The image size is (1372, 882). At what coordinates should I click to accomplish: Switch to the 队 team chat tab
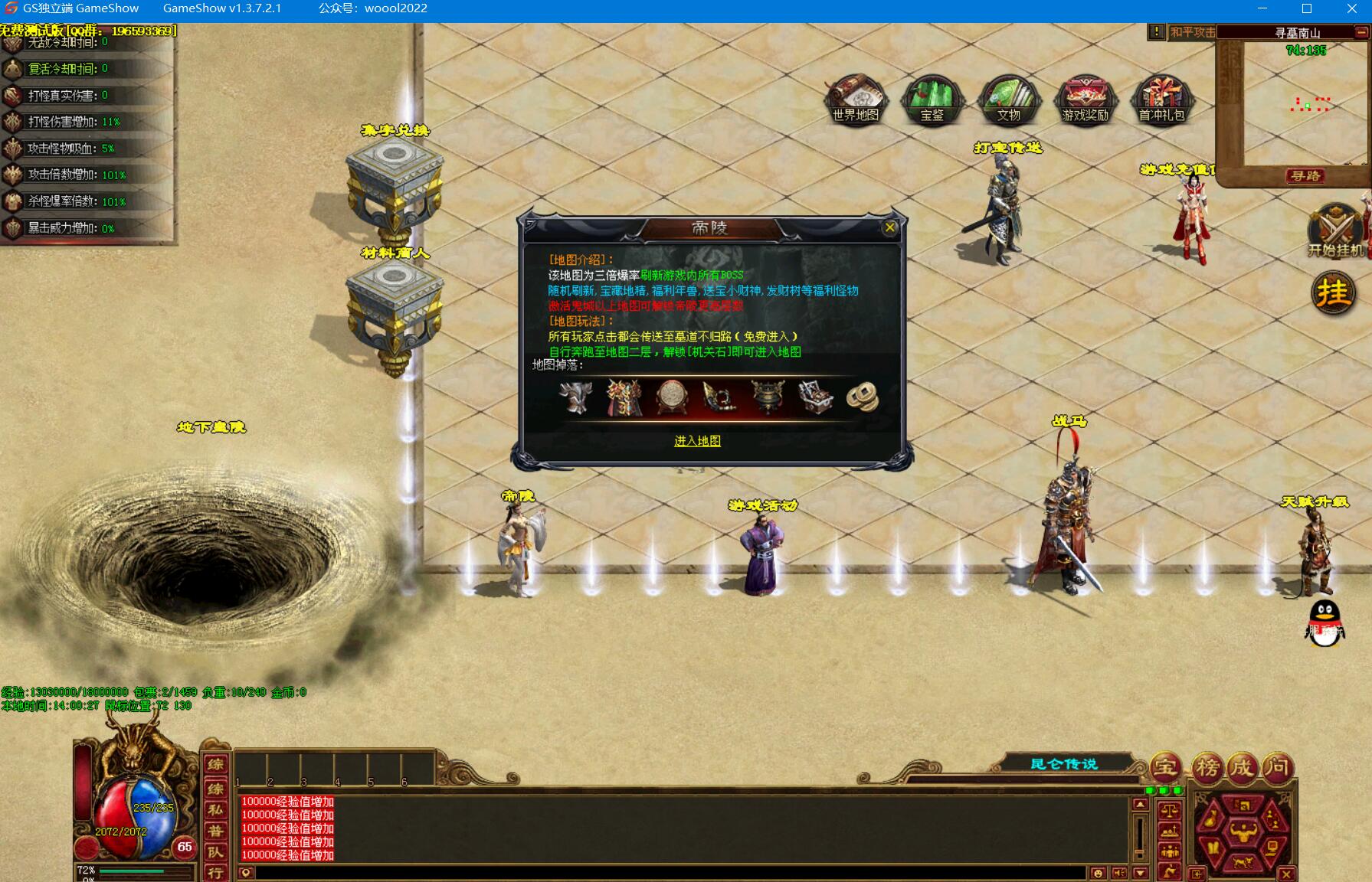click(216, 852)
